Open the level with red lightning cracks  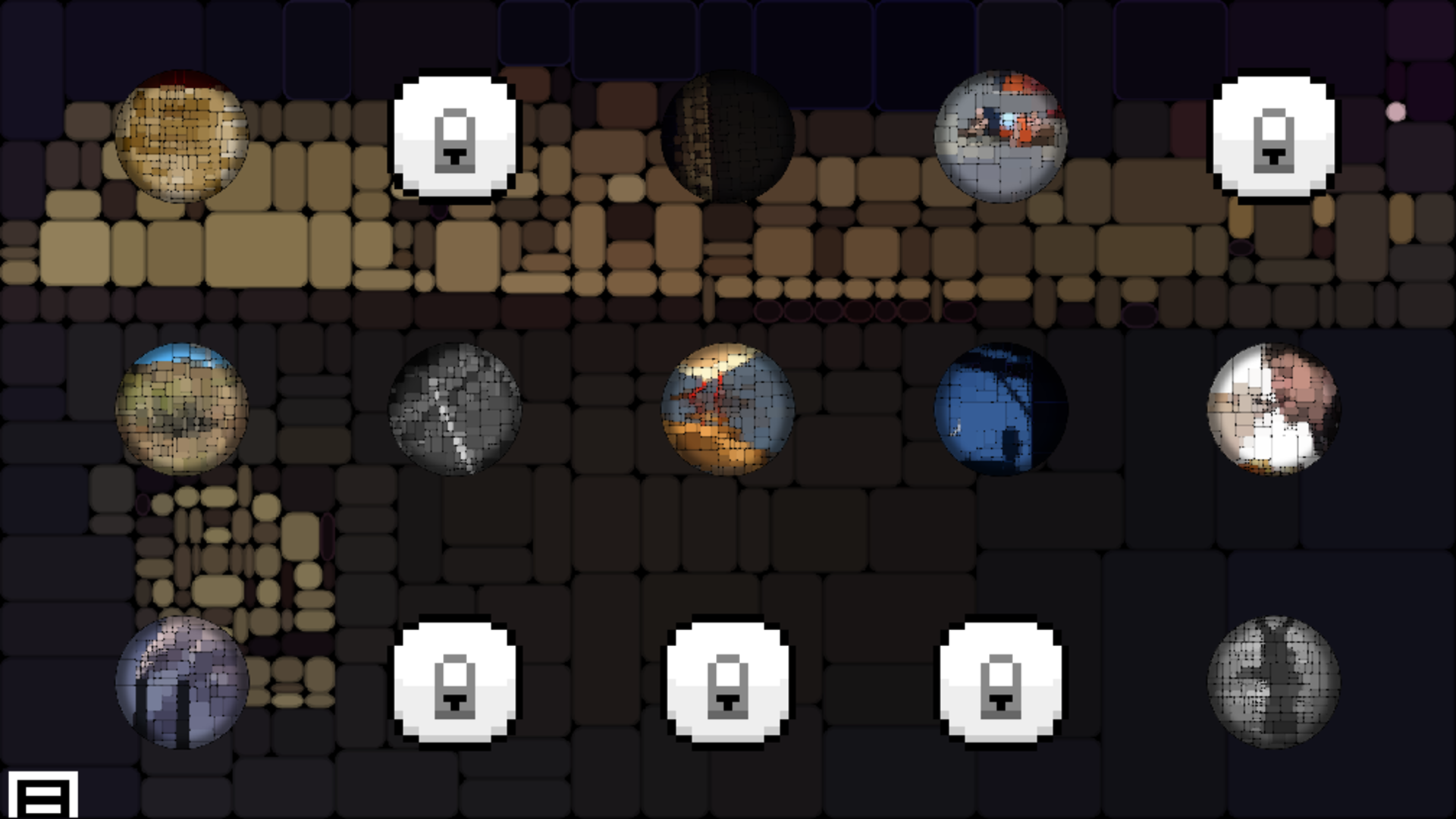point(728,409)
